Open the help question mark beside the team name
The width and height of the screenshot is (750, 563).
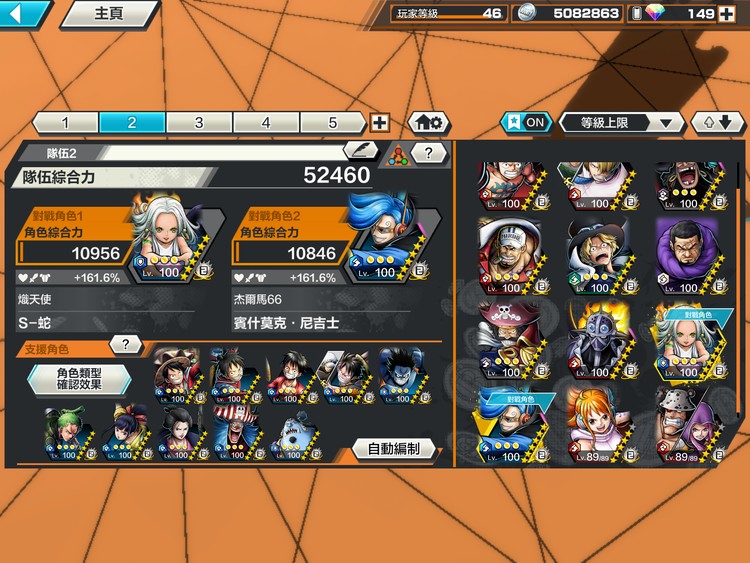(429, 153)
